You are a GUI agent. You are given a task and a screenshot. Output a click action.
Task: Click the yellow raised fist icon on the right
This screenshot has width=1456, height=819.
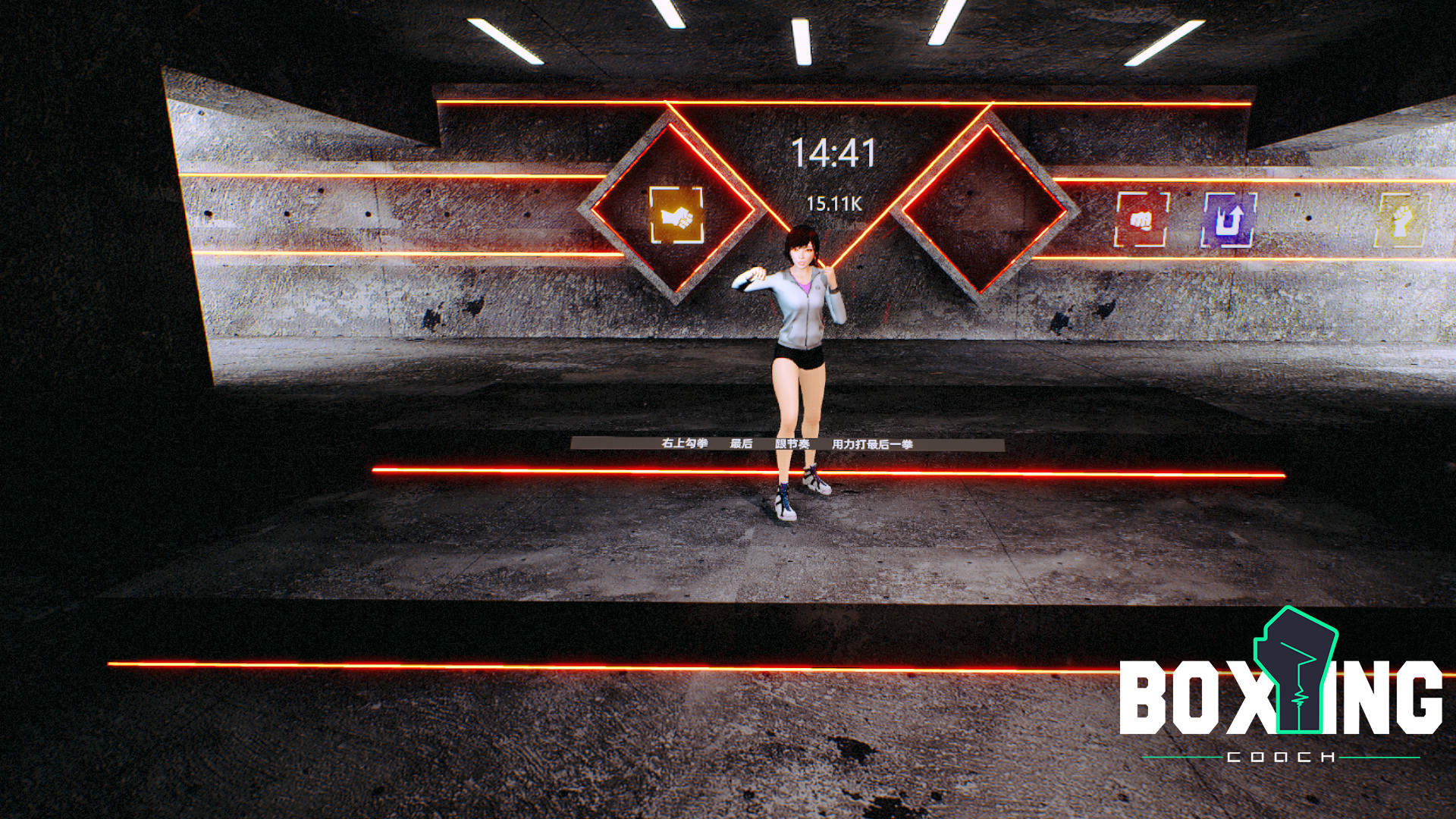pyautogui.click(x=1400, y=221)
